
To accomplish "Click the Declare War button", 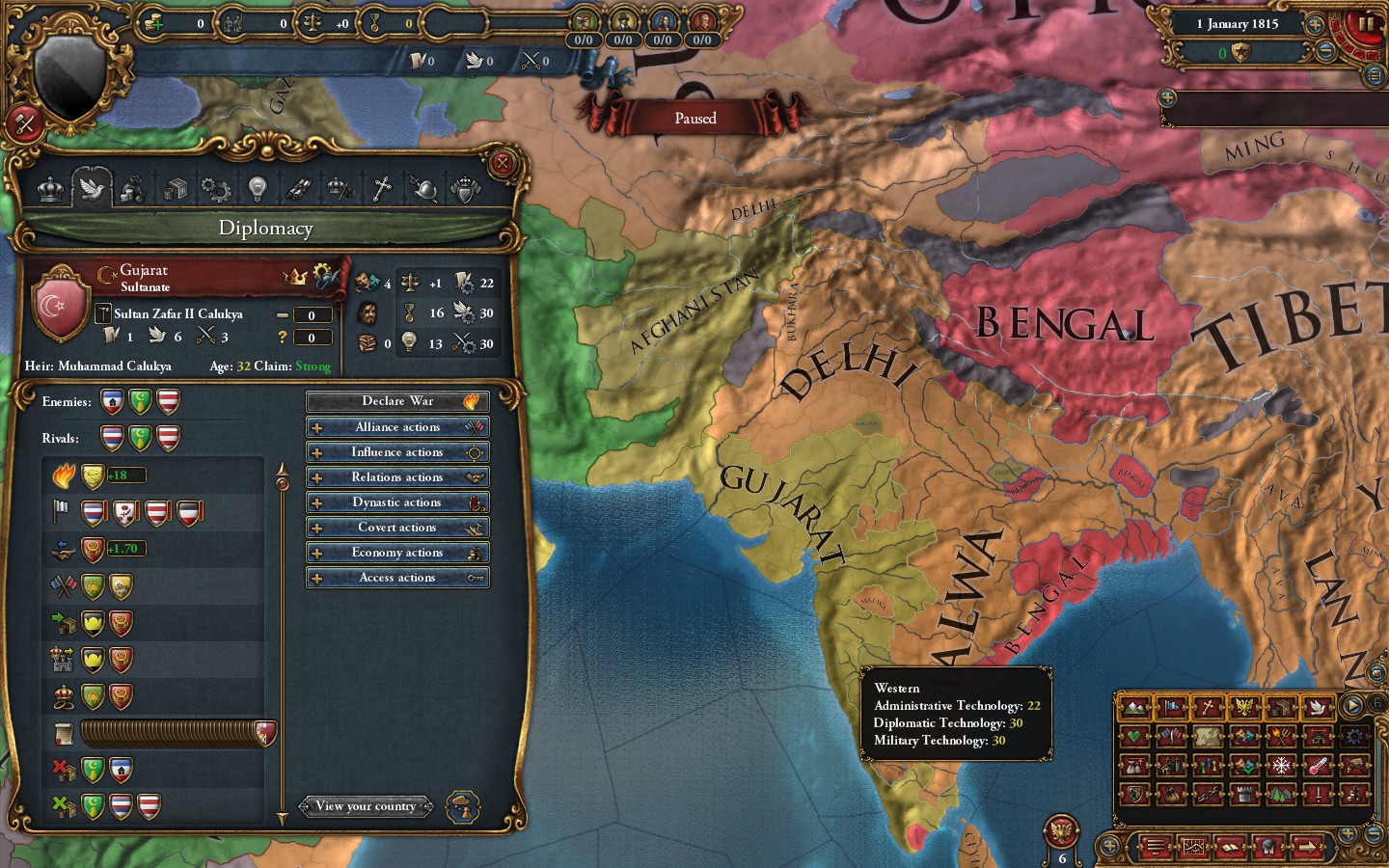I will (x=397, y=401).
